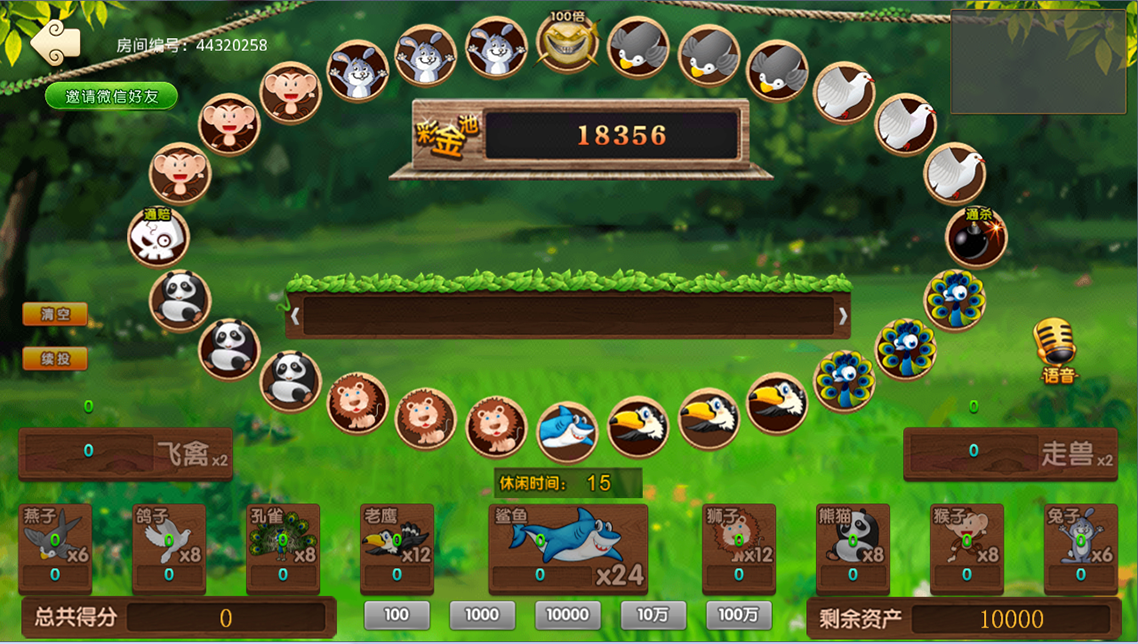Place a bet on 鲨鱼 x24
1138x644 pixels.
click(568, 548)
